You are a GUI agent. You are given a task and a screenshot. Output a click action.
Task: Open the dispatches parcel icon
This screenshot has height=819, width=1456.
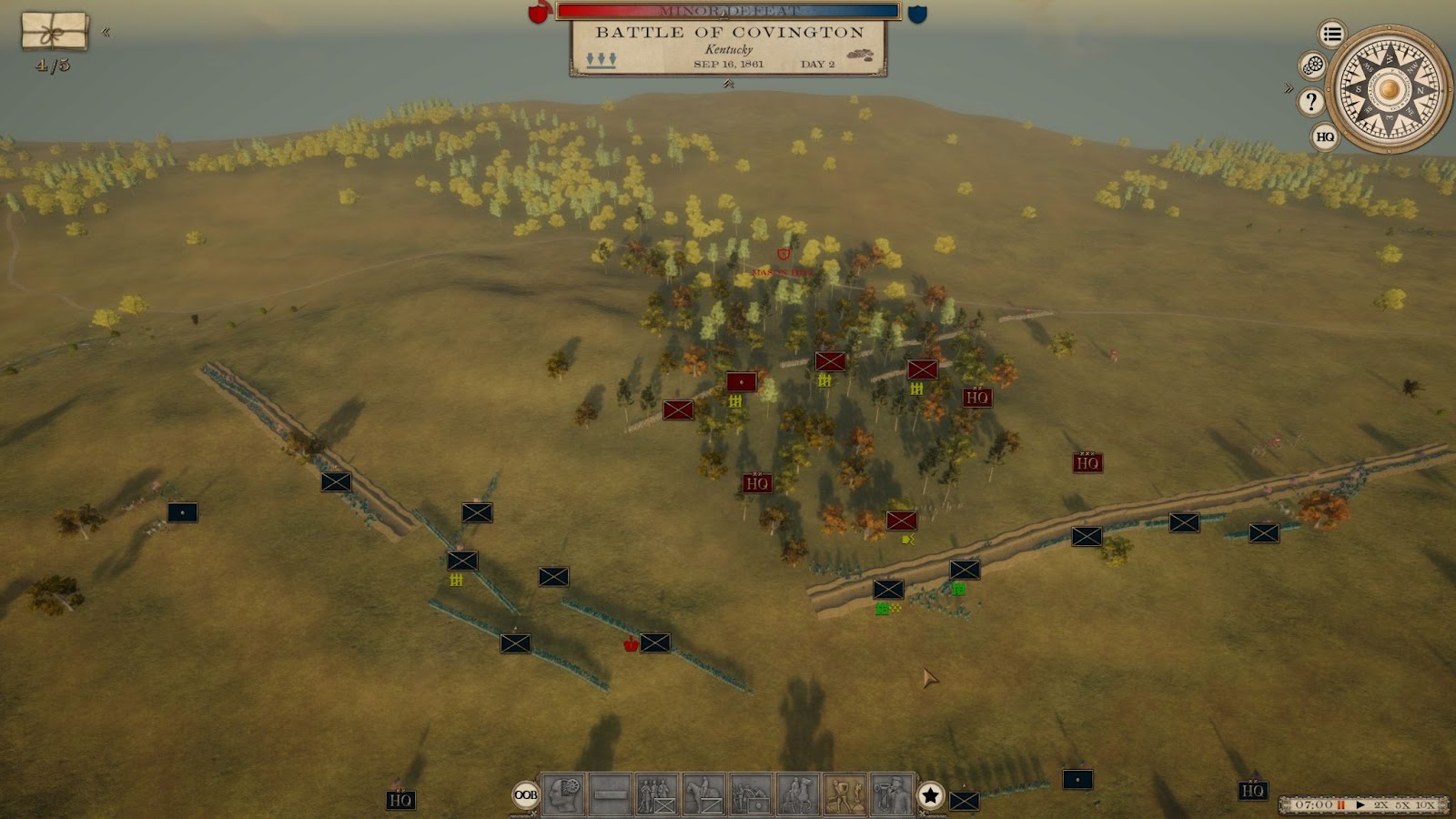click(55, 32)
